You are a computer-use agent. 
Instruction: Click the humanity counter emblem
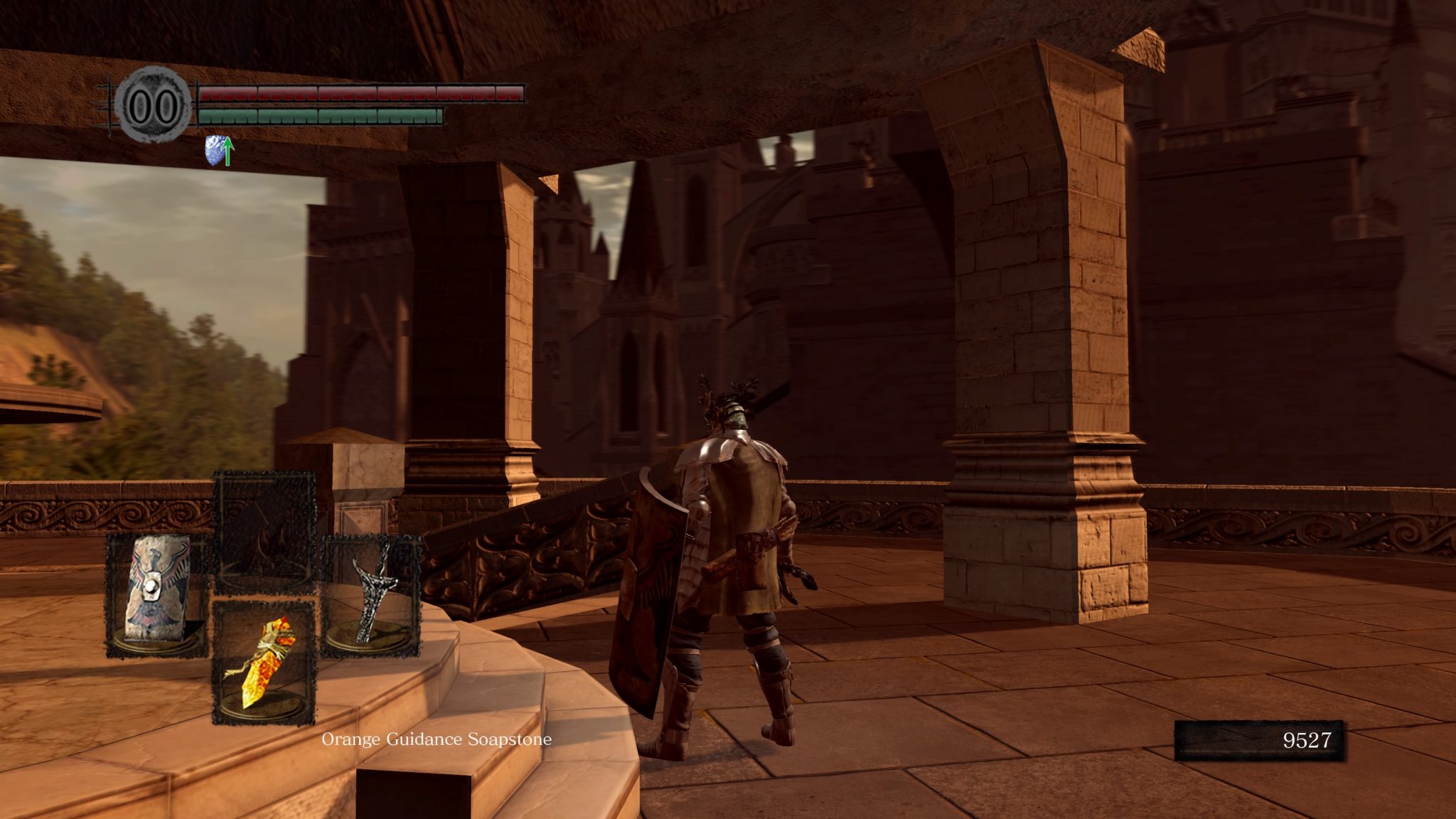pos(154,107)
